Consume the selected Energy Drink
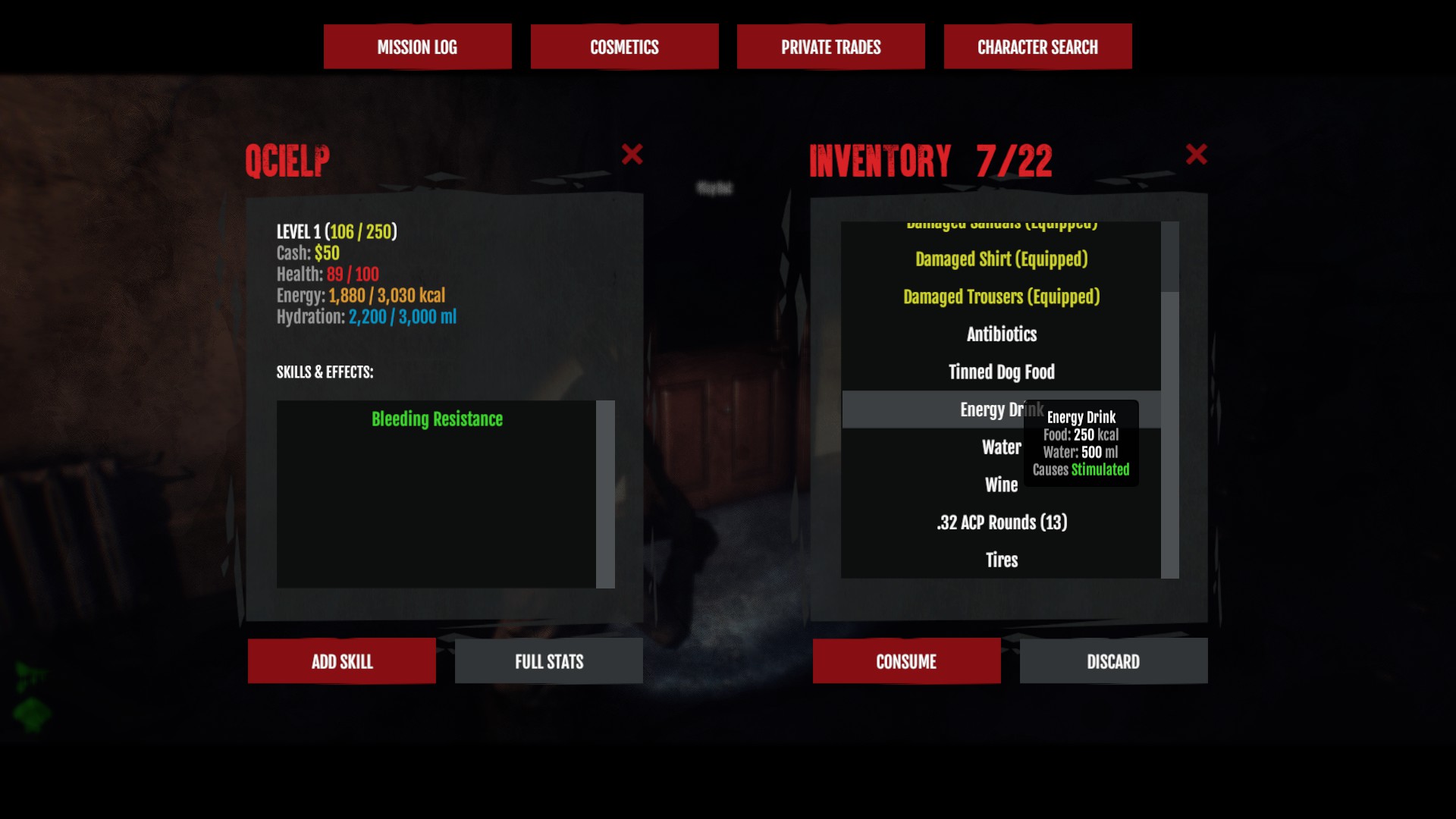The image size is (1456, 819). [906, 661]
